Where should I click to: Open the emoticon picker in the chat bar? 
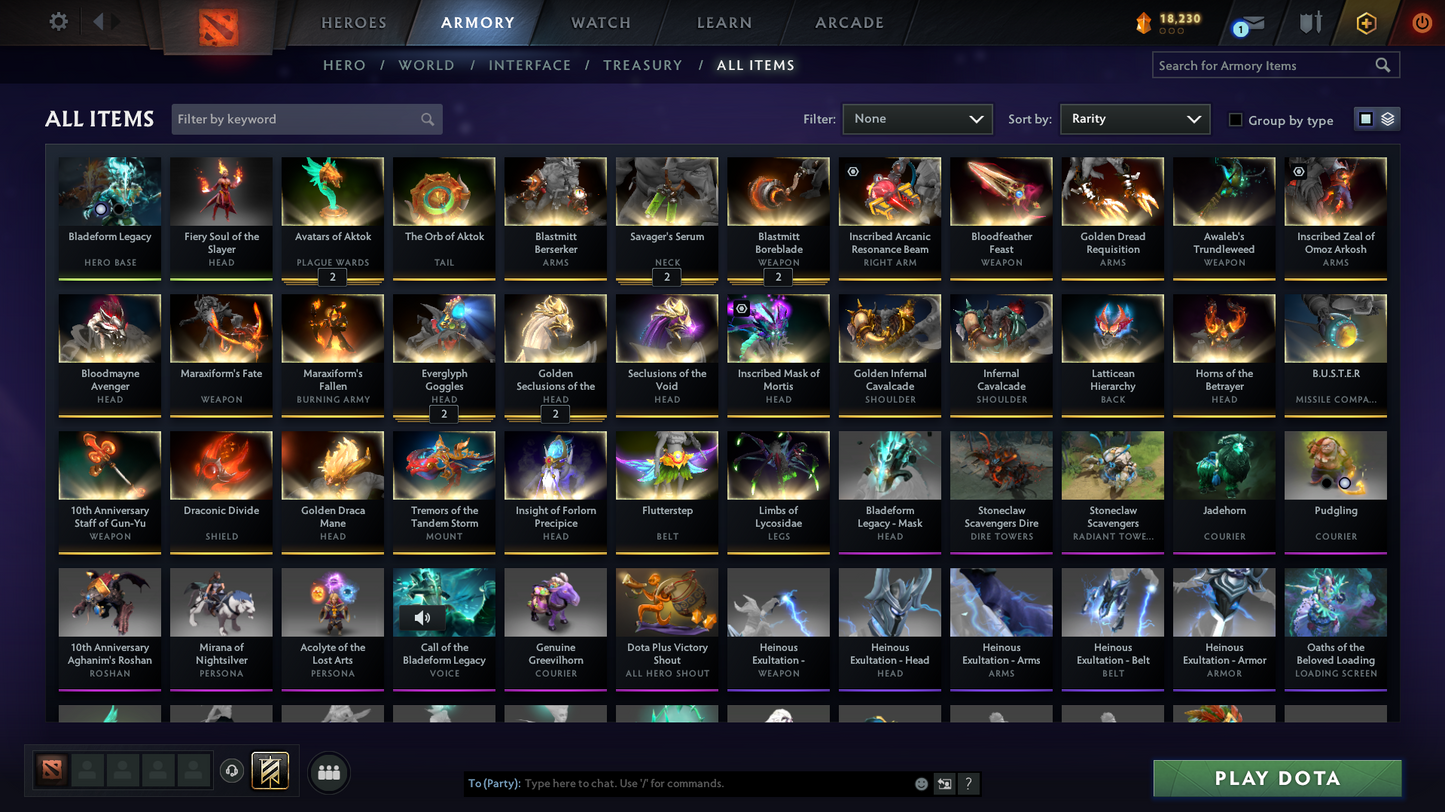coord(920,784)
